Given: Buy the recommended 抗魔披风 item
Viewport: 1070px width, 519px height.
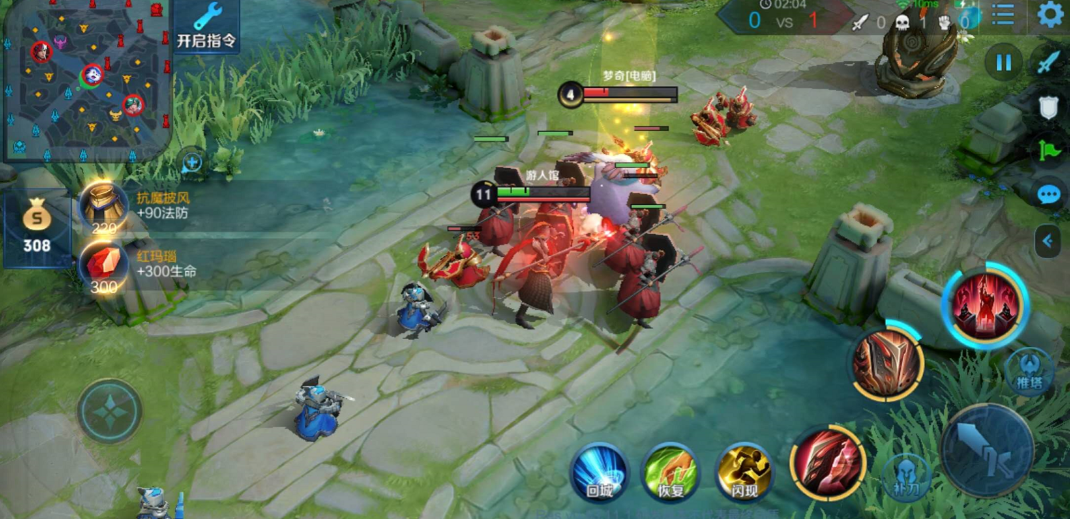Looking at the screenshot, I should click(103, 205).
